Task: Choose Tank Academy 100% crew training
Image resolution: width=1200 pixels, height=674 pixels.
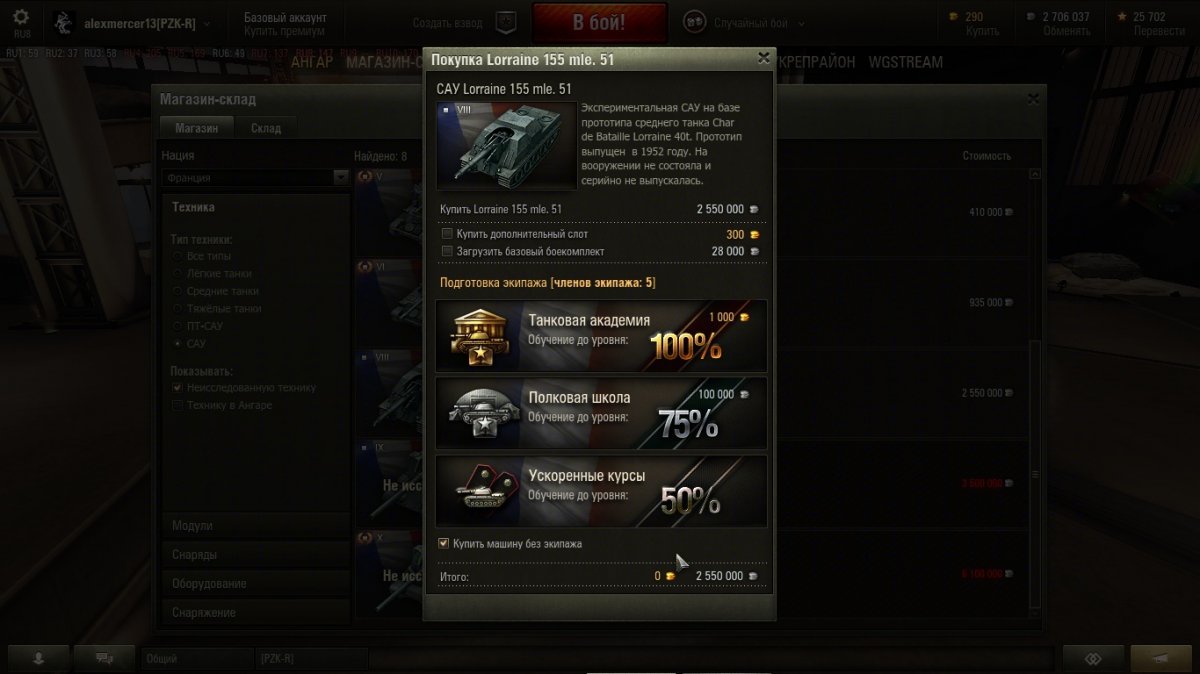Action: tap(601, 336)
